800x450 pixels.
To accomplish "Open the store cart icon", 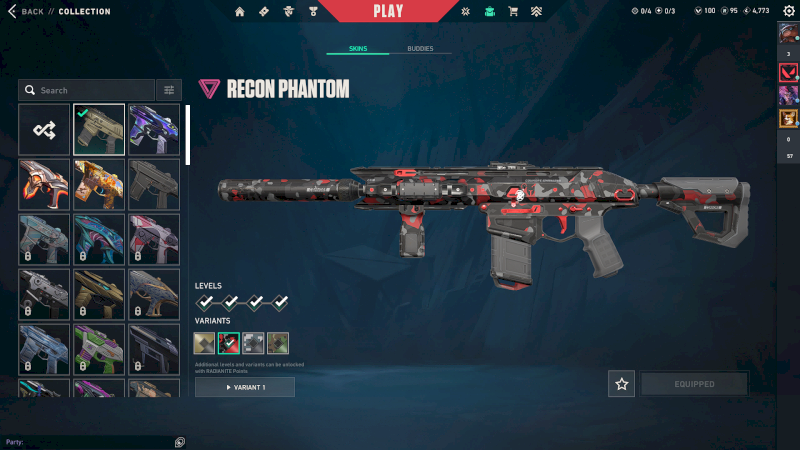I will (513, 12).
